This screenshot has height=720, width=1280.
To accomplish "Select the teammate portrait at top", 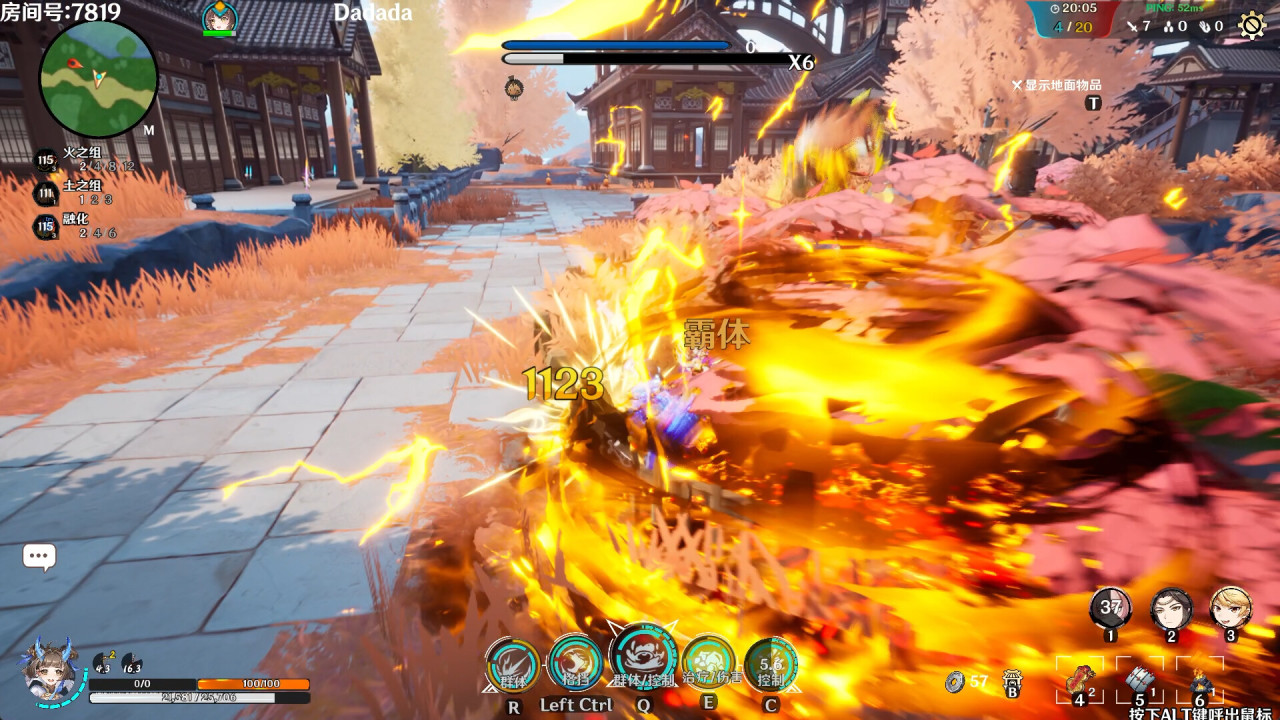I will (219, 18).
